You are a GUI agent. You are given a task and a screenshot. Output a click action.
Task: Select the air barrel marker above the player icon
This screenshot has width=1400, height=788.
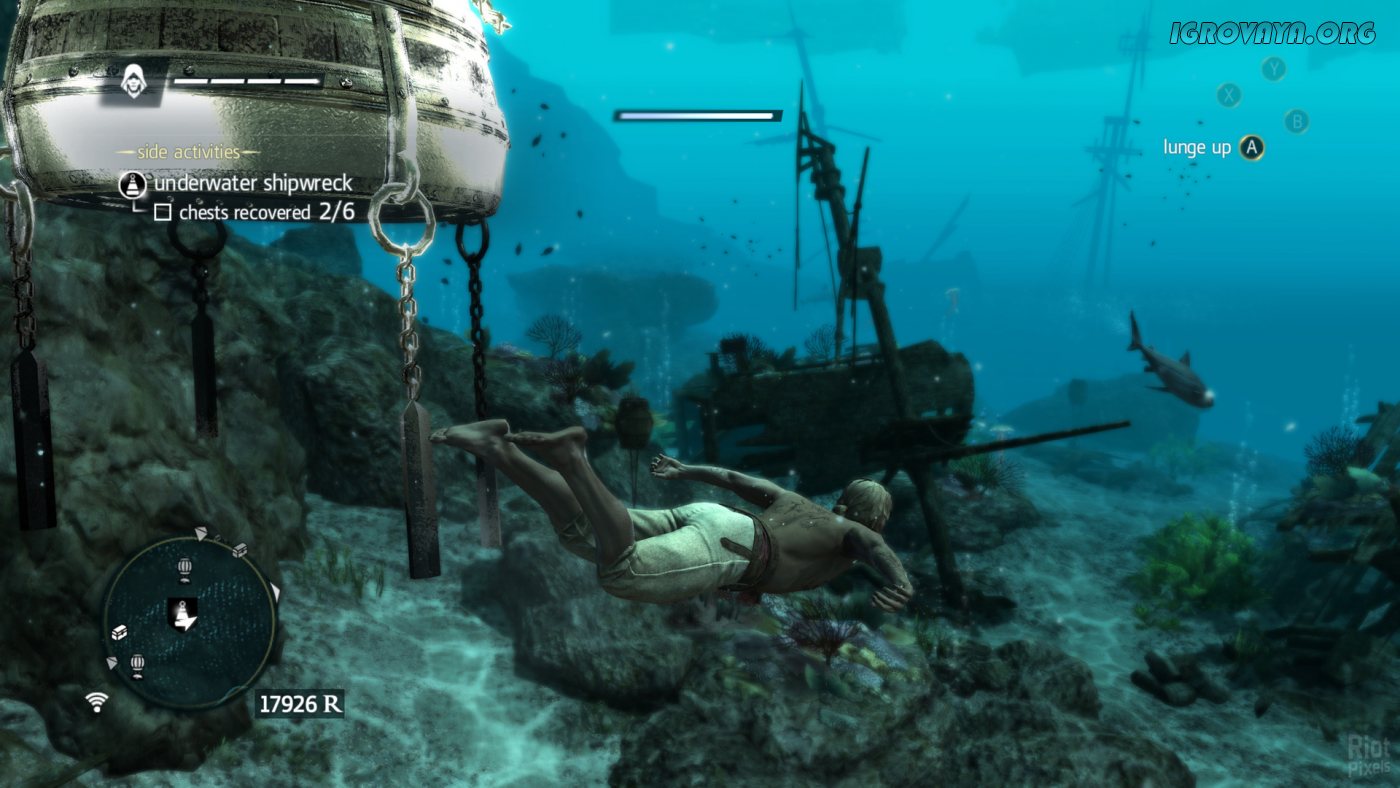point(184,570)
